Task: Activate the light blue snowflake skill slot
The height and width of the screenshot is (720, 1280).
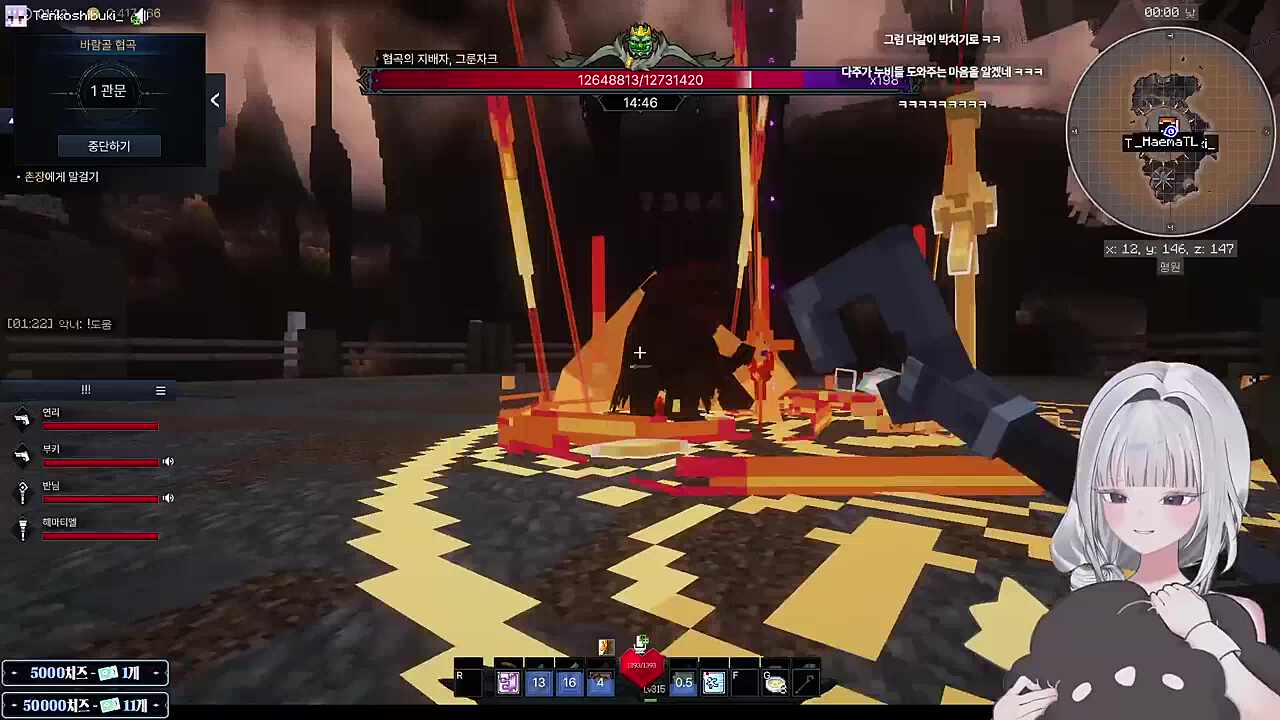Action: [713, 683]
